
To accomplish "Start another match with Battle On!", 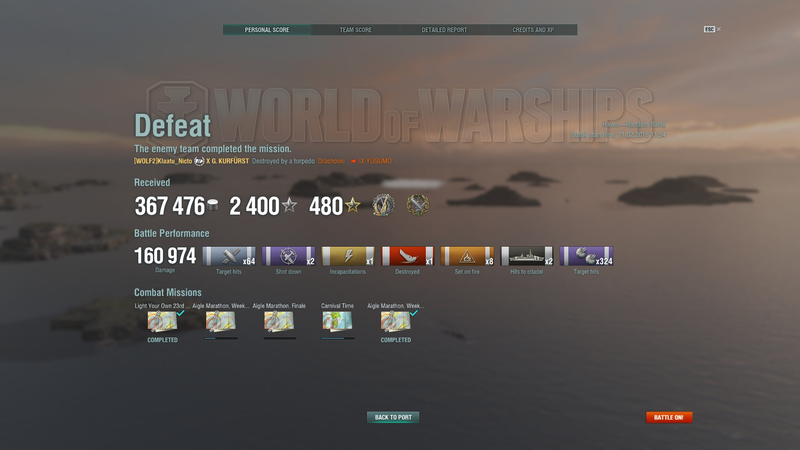I will coord(669,417).
